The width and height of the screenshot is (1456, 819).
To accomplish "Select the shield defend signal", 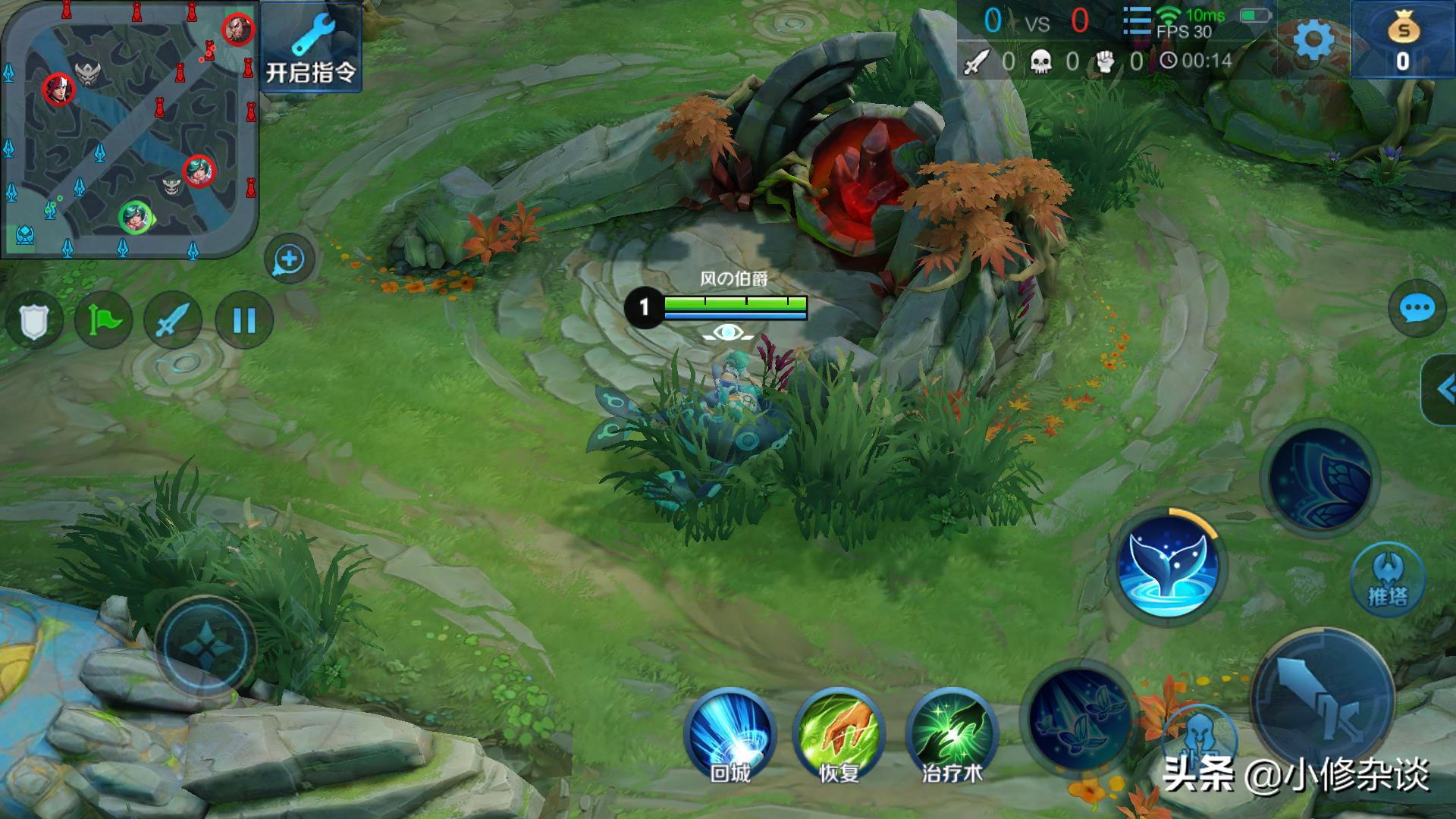I will point(33,321).
